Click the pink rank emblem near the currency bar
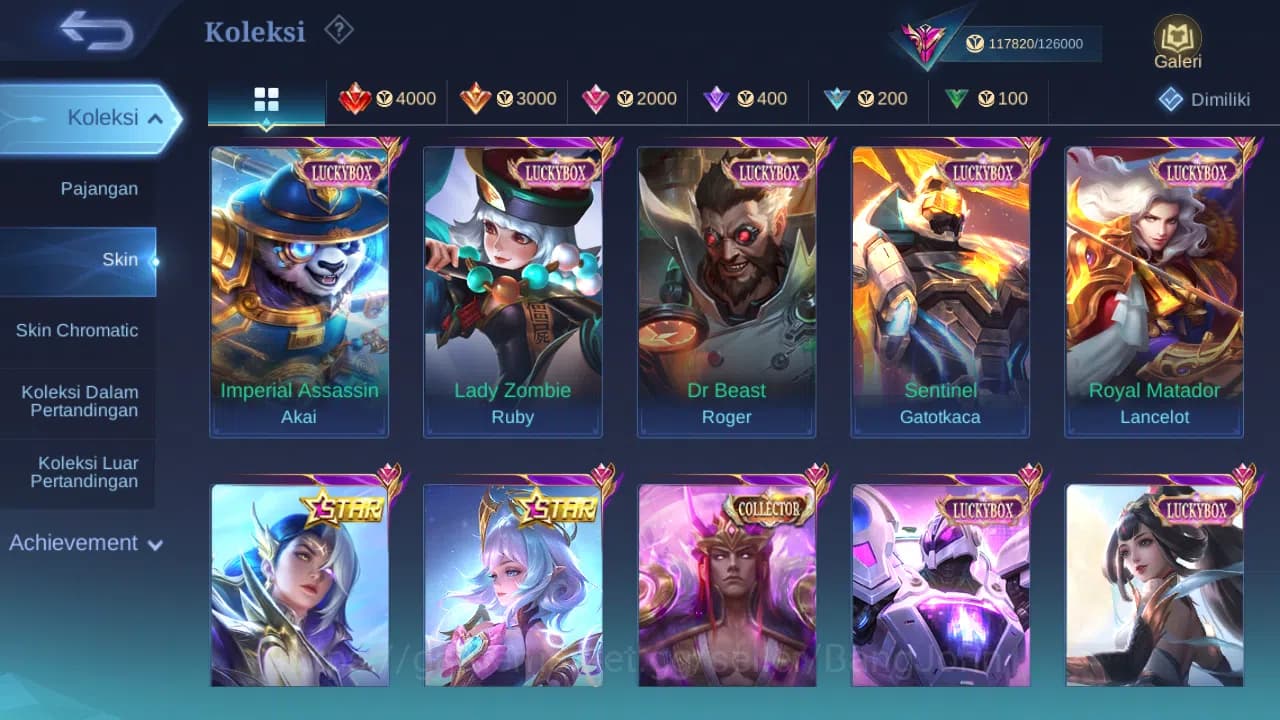 [x=925, y=42]
